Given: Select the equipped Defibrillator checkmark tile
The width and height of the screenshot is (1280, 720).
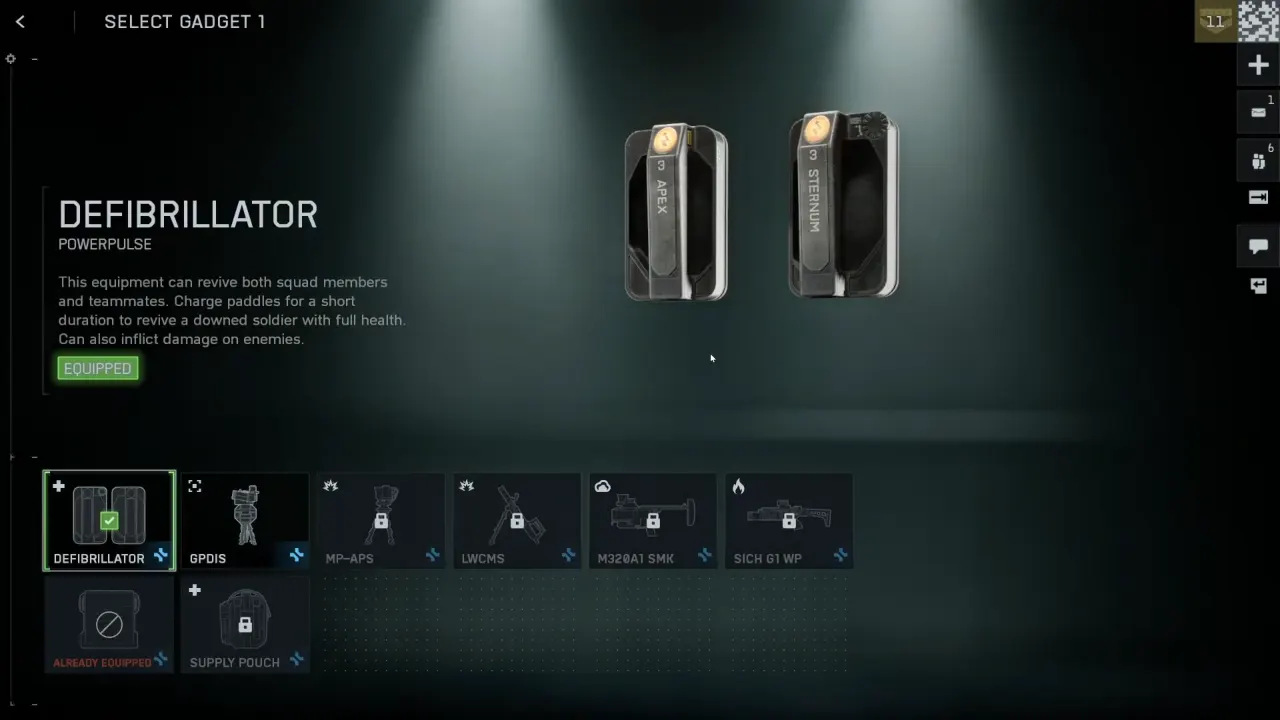Looking at the screenshot, I should tap(109, 515).
